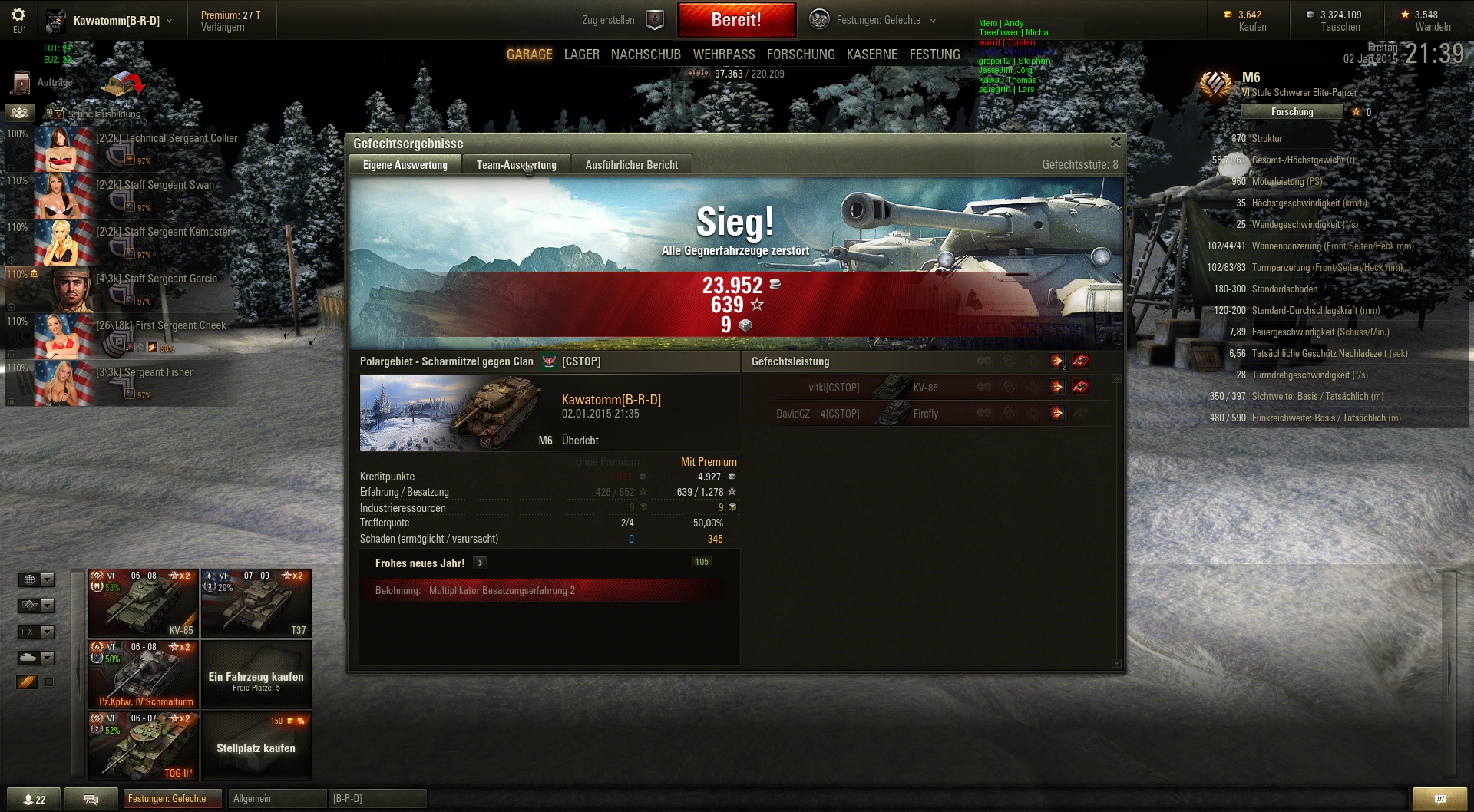Open the Forschung button for M6
The width and height of the screenshot is (1474, 812).
pyautogui.click(x=1291, y=112)
